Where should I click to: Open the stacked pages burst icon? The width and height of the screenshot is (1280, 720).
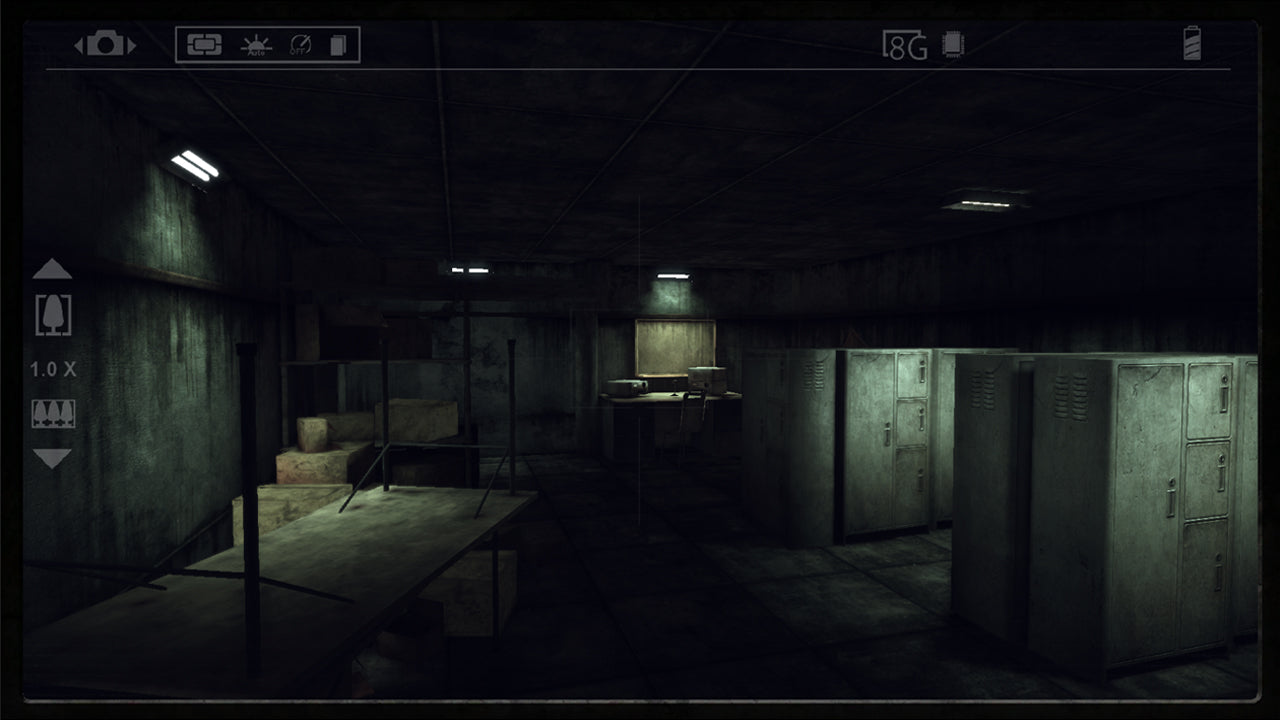click(x=338, y=45)
